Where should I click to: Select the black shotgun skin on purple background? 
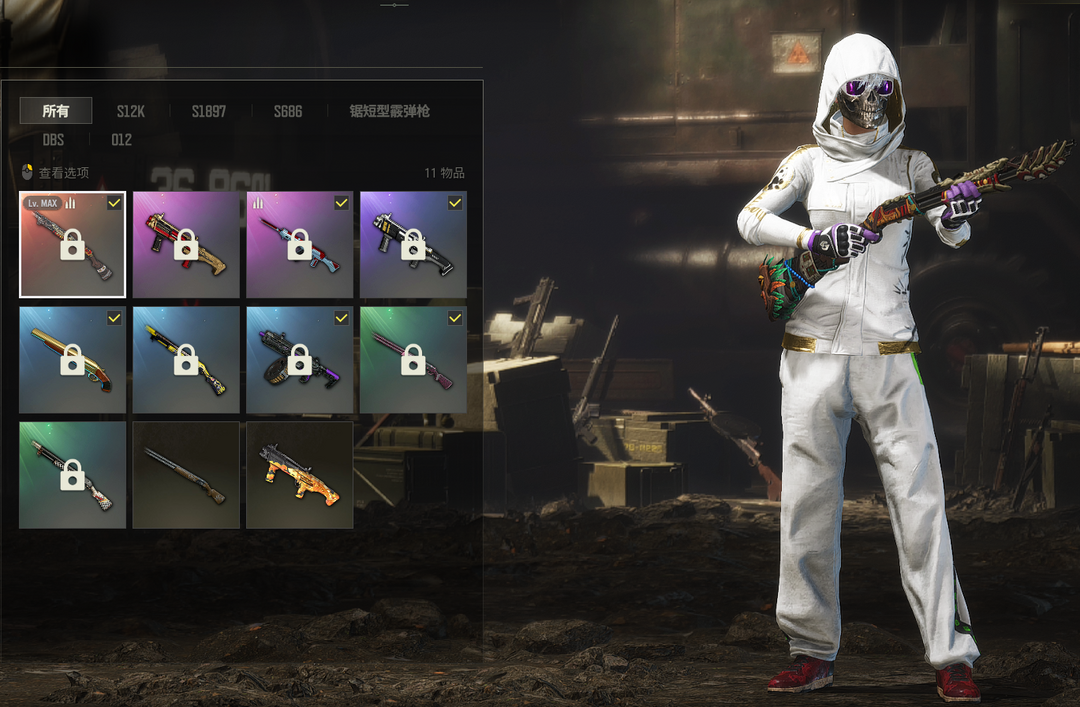(x=413, y=245)
